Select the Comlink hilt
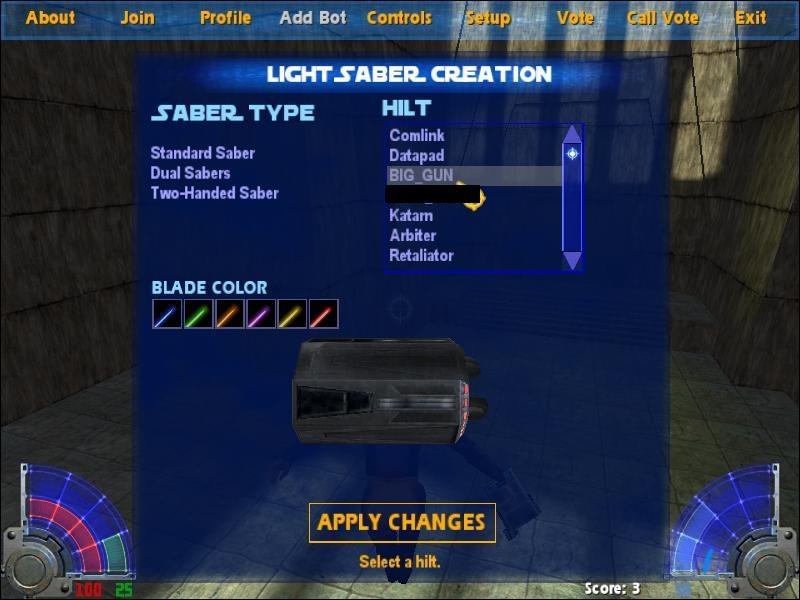Image resolution: width=800 pixels, height=600 pixels. (x=416, y=135)
